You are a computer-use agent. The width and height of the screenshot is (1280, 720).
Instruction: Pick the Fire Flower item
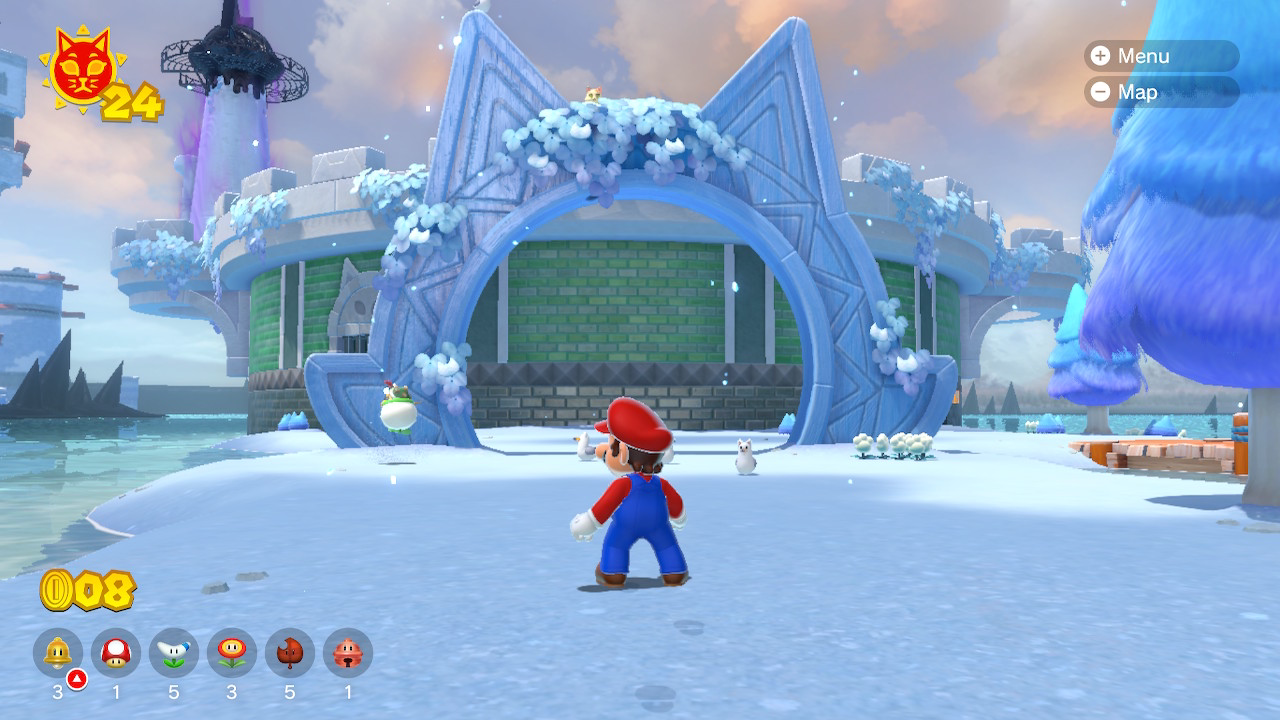pos(232,653)
